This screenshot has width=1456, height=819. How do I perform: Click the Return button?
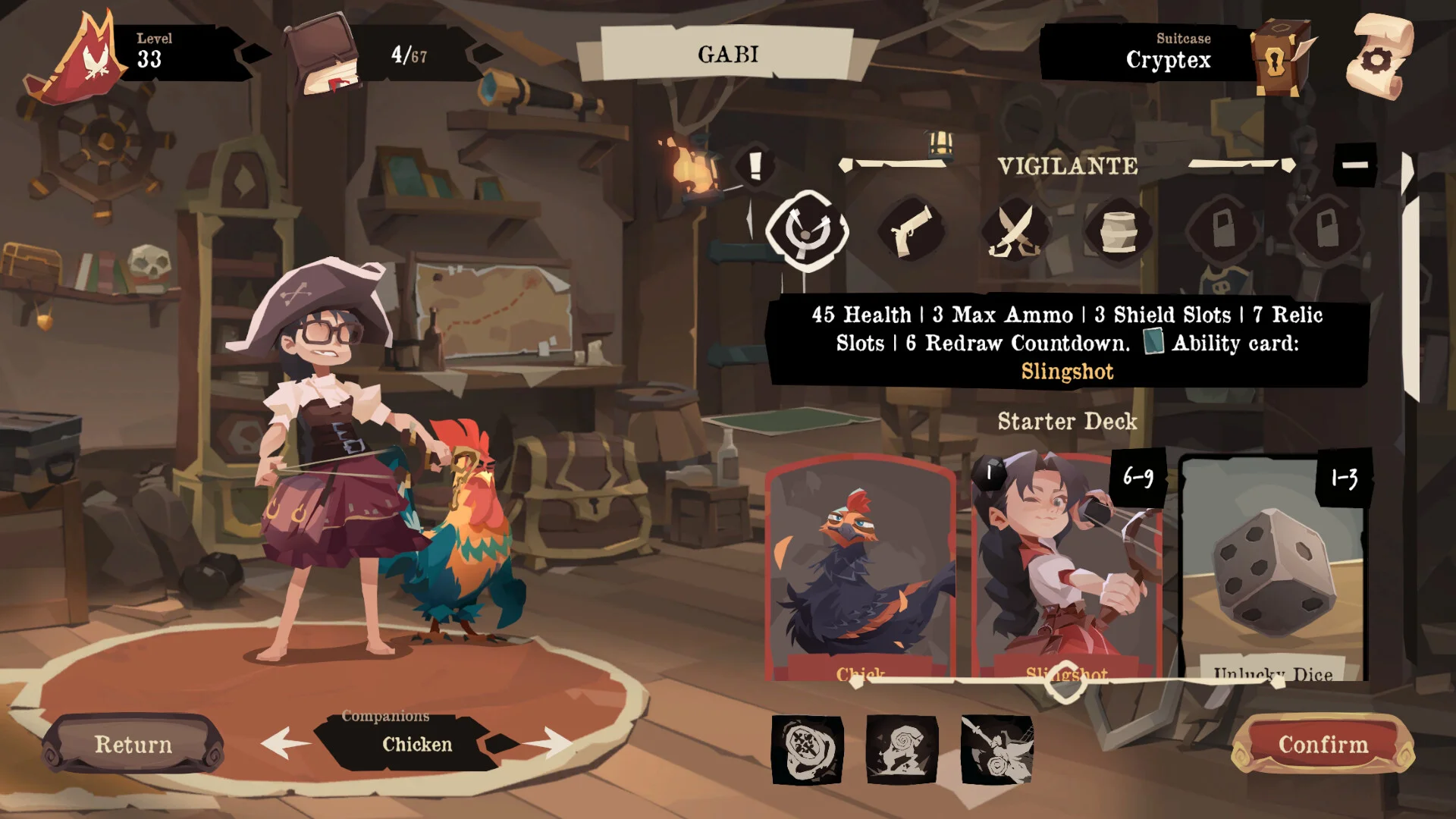point(133,744)
